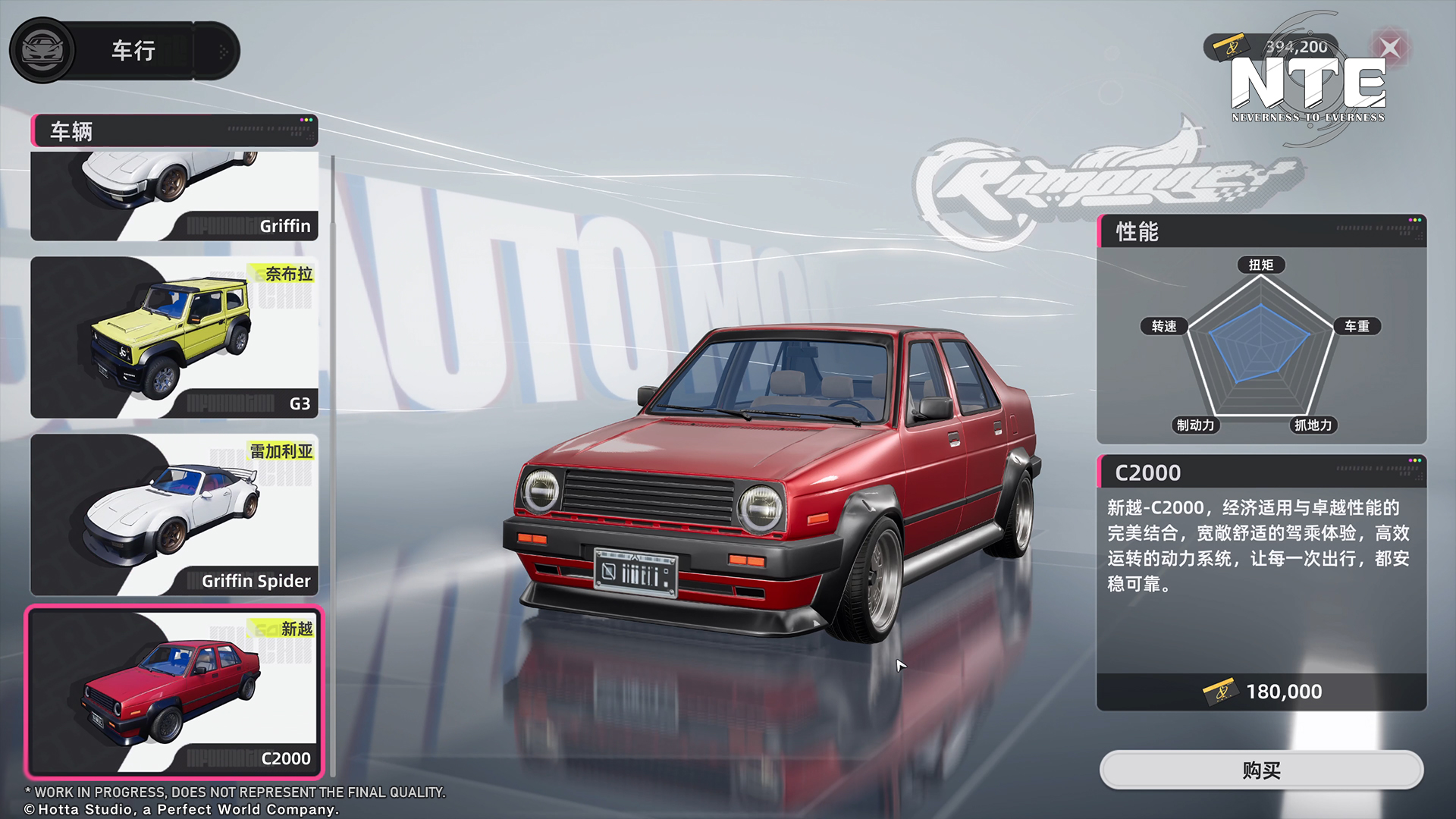Click the 车行 dealership header icon

(42, 51)
